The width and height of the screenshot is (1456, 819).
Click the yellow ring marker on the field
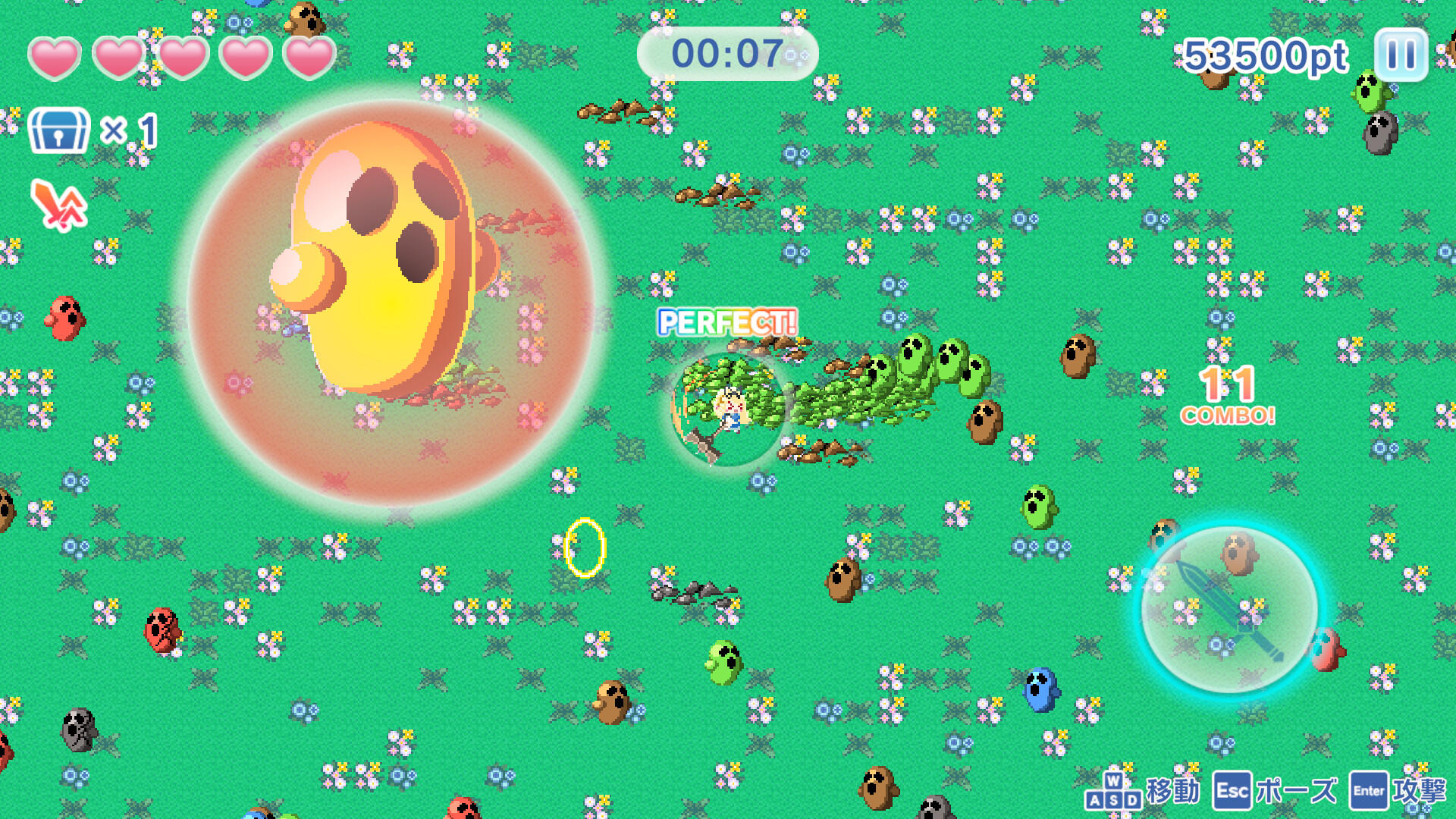584,548
